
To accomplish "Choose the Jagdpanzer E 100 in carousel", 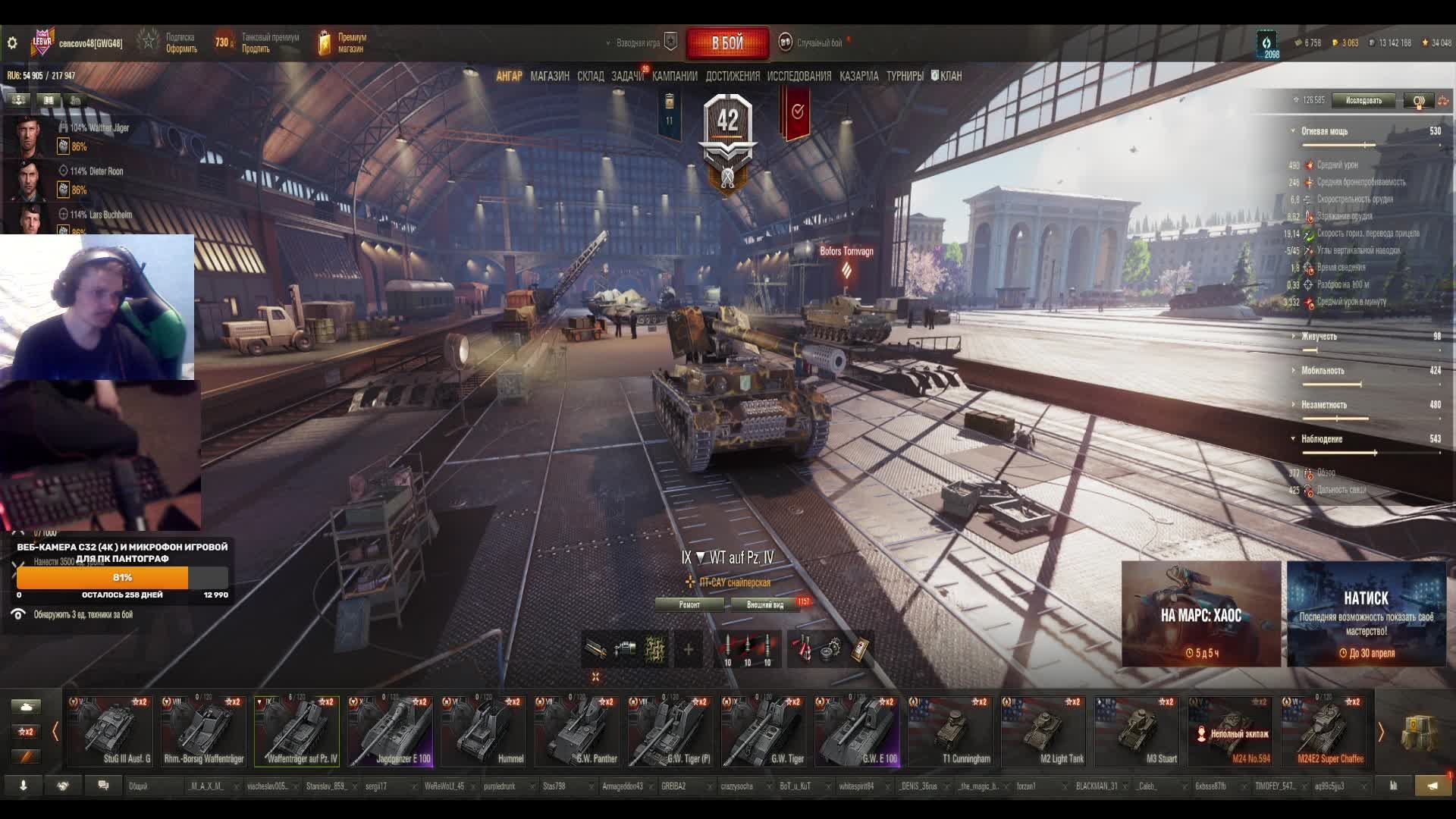I will [x=390, y=732].
